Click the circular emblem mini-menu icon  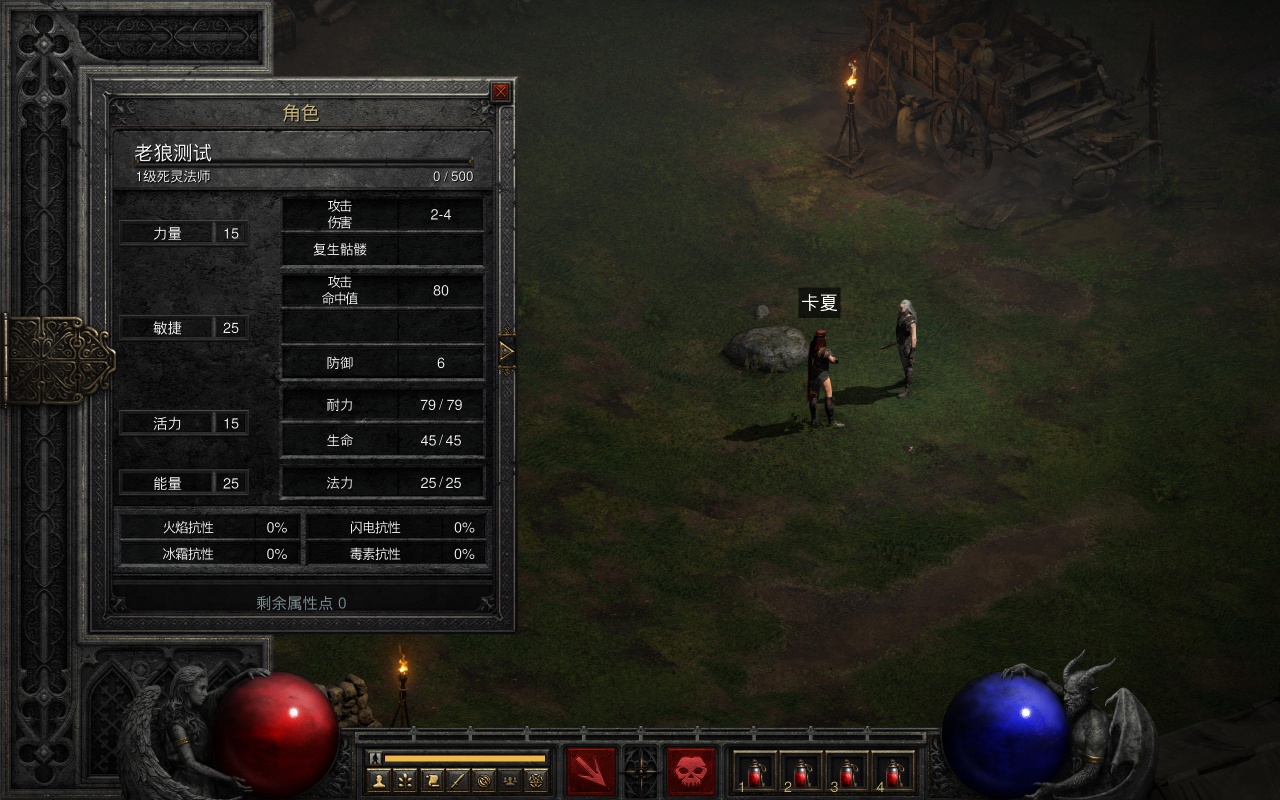point(484,780)
